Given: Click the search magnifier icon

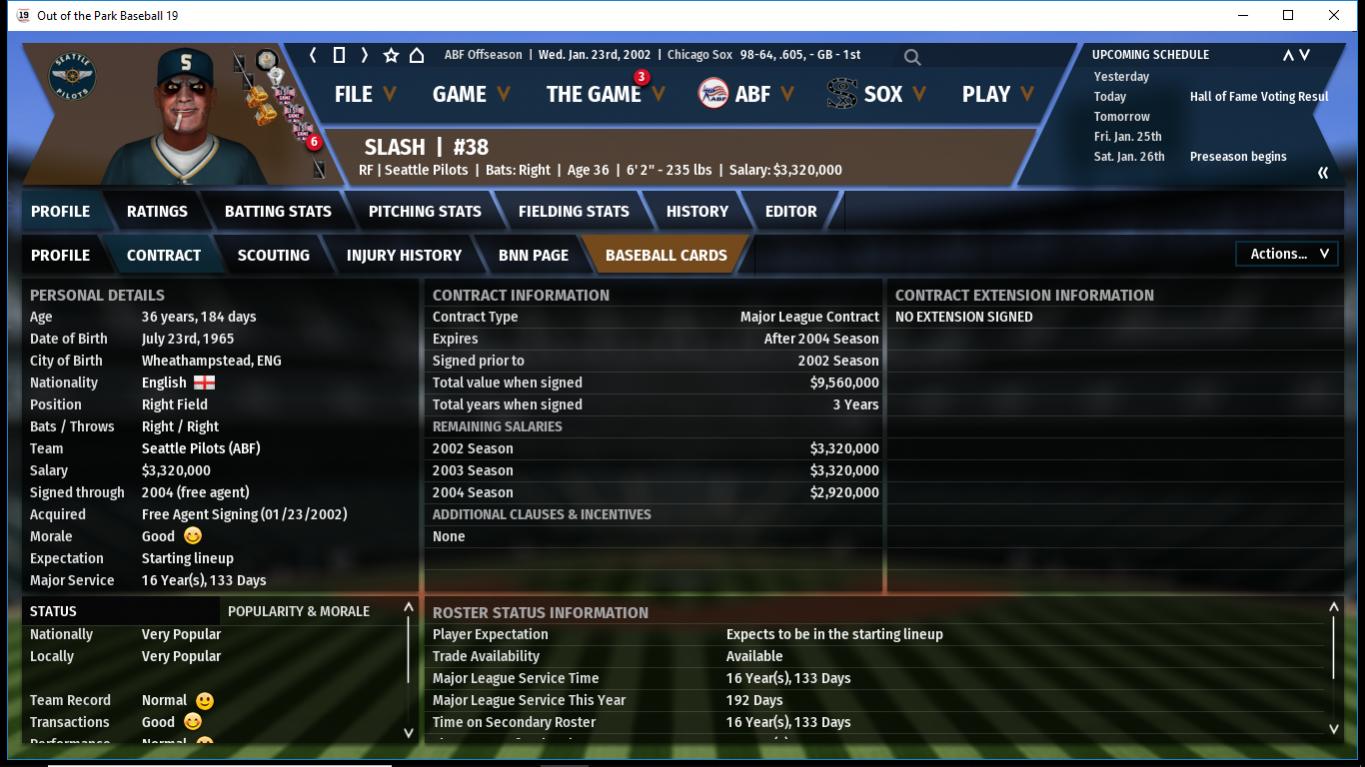Looking at the screenshot, I should click(x=912, y=57).
